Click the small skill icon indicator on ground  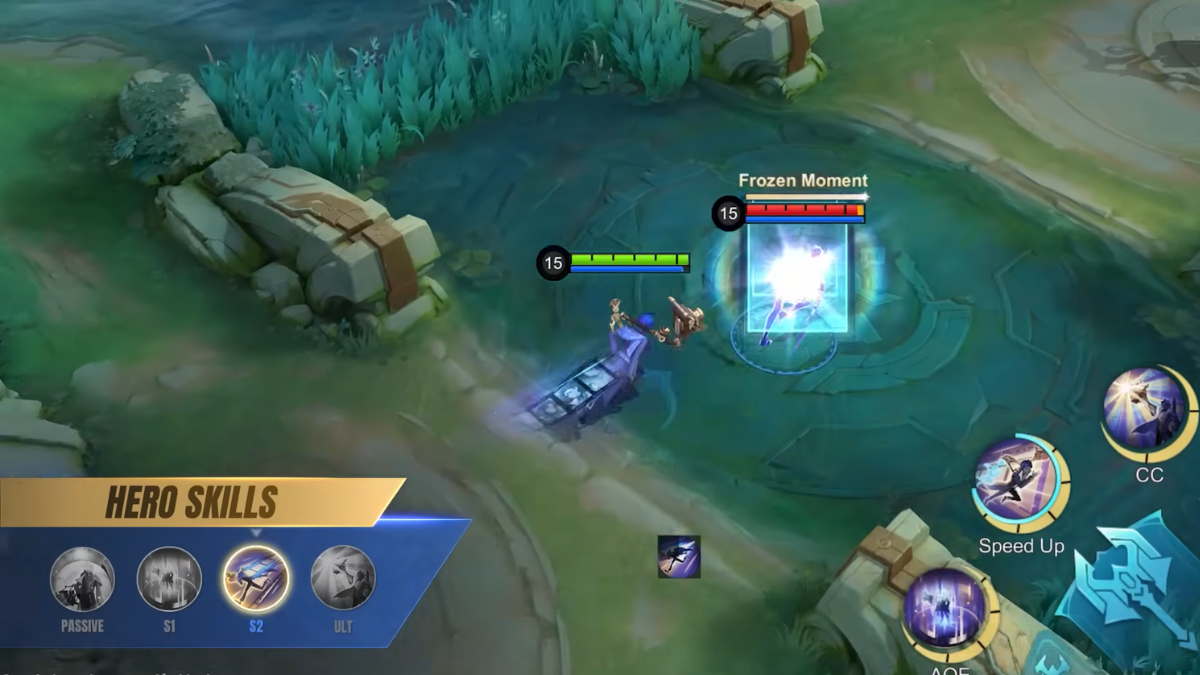coord(679,556)
